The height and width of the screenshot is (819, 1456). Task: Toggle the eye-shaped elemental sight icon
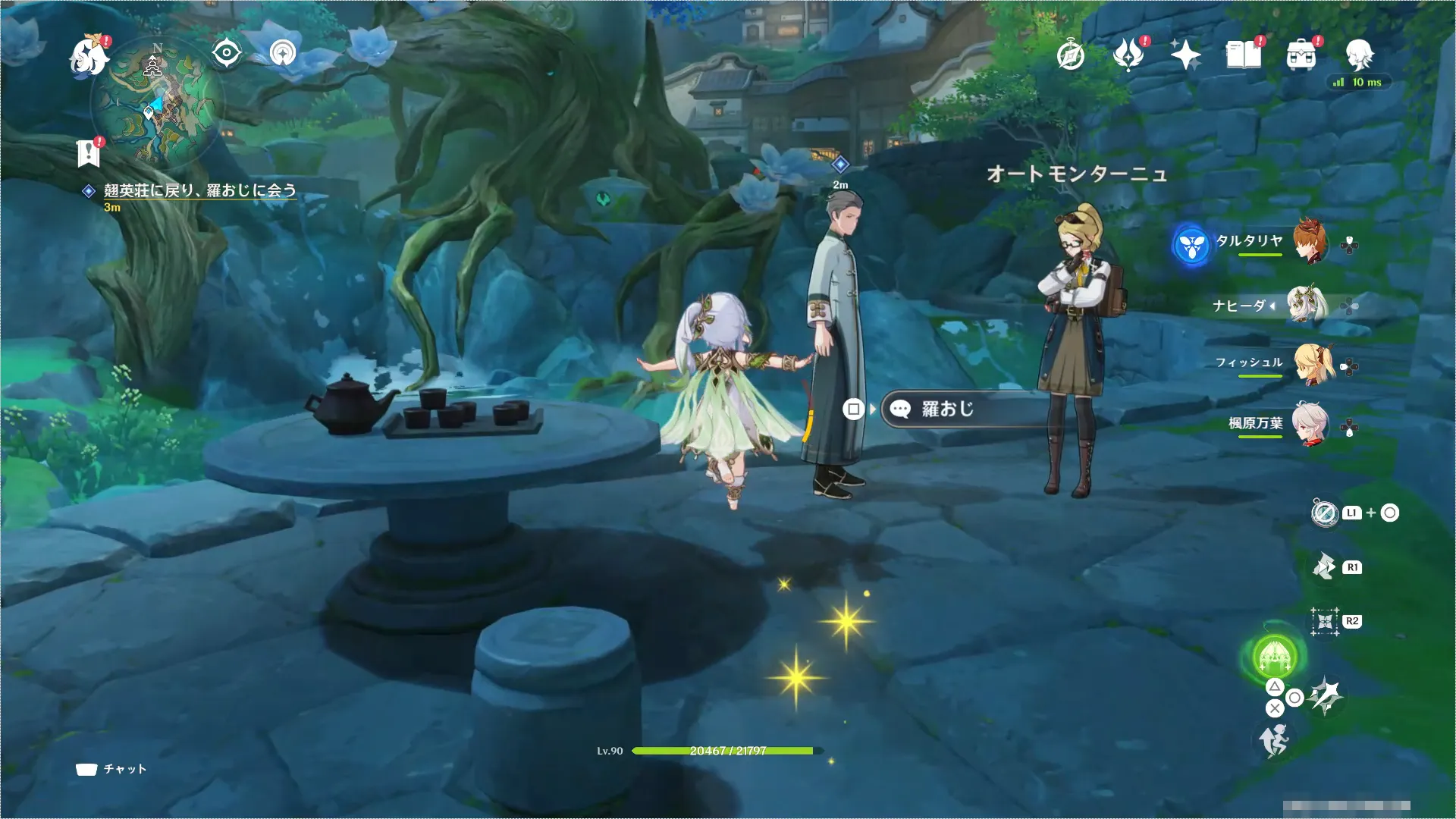click(226, 53)
